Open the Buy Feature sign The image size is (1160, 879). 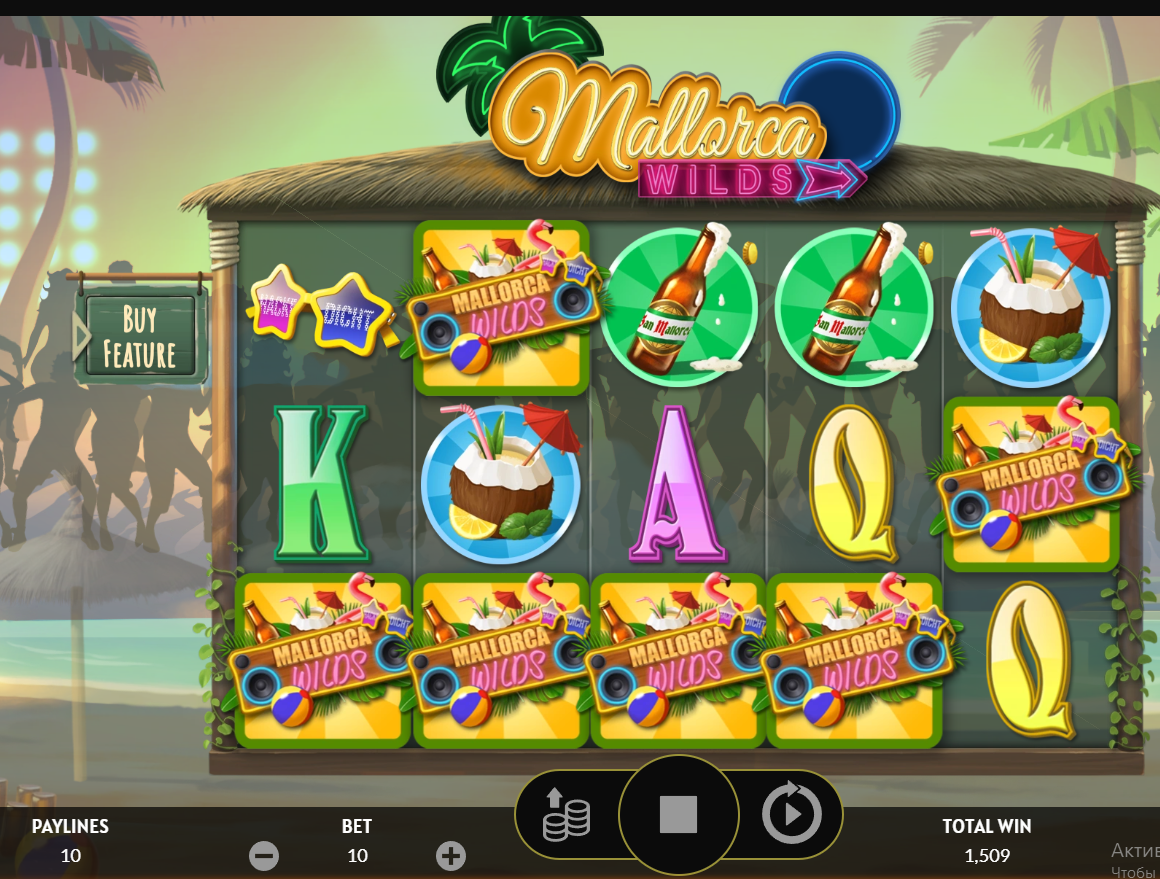click(x=140, y=337)
